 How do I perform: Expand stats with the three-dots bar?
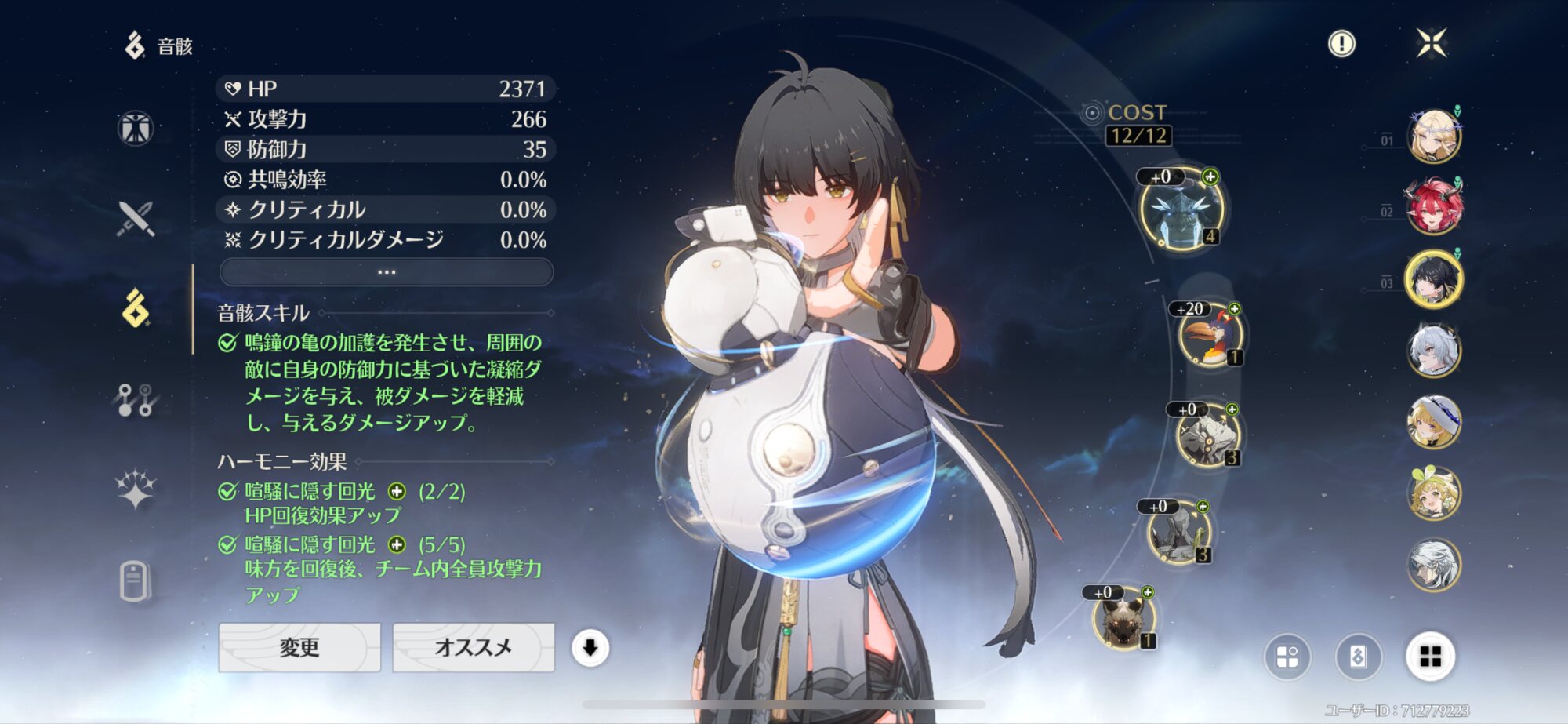coord(387,272)
